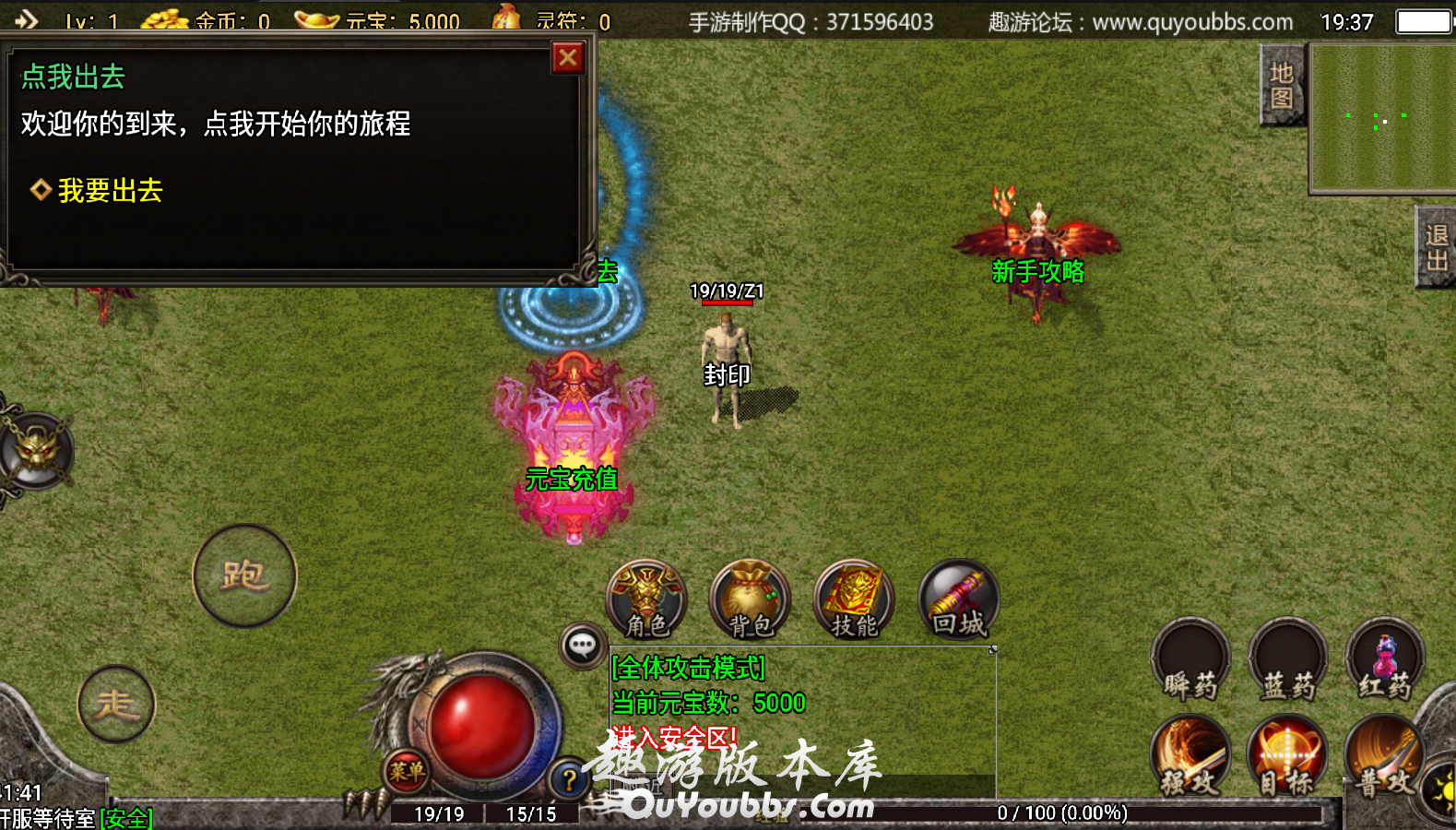The image size is (1456, 830).
Task: Click the minimap in the corner
Action: 1381,119
